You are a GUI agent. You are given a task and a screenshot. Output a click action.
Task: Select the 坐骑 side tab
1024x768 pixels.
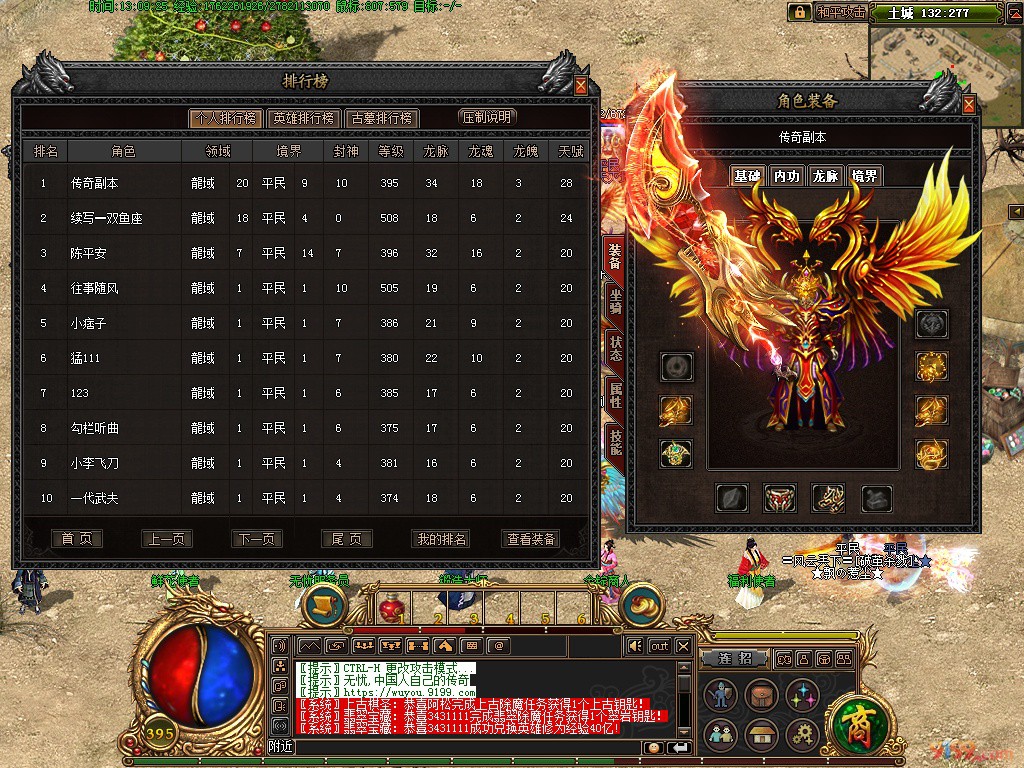[x=615, y=303]
